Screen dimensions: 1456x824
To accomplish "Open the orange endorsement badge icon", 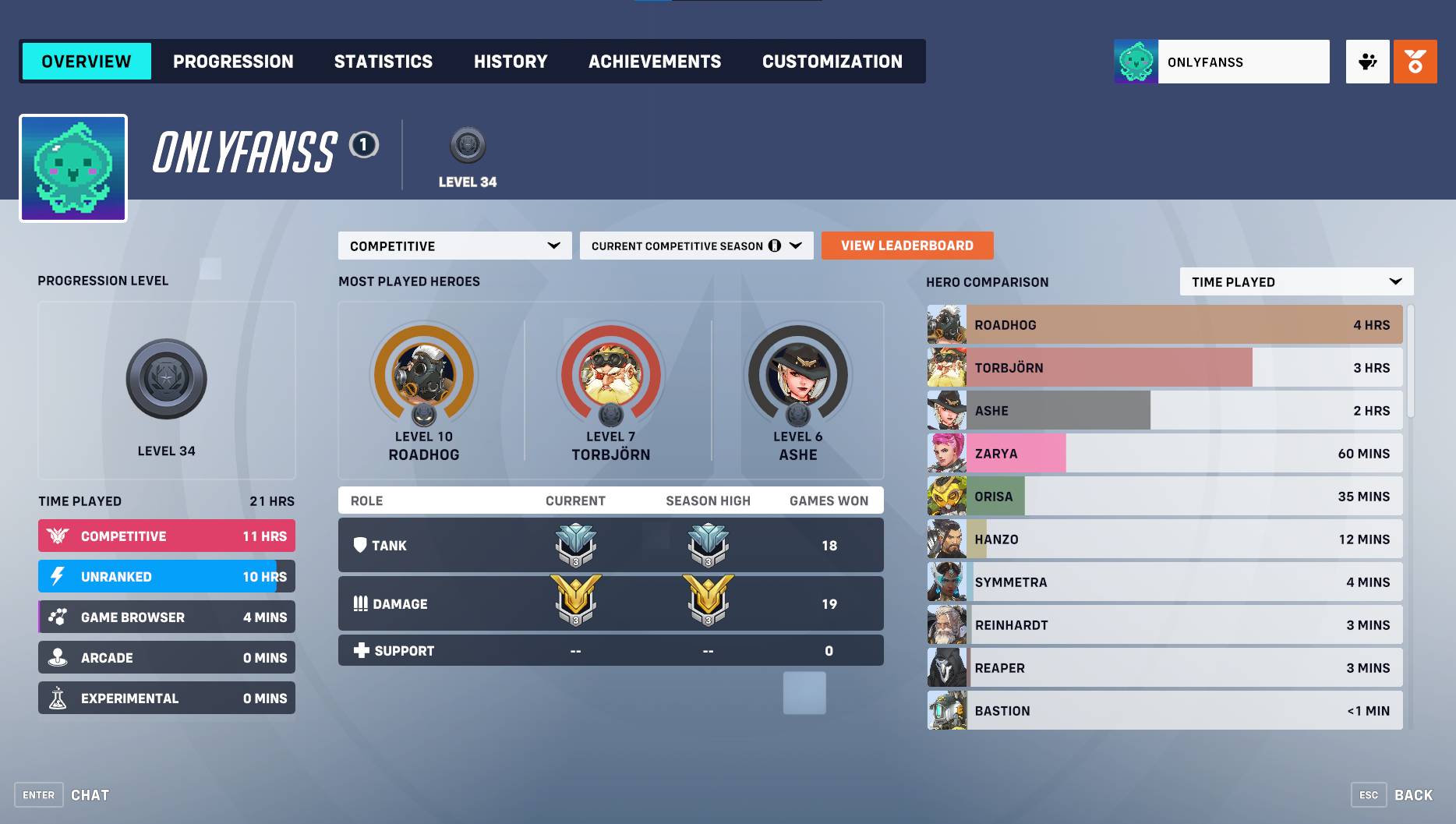I will 1415,61.
